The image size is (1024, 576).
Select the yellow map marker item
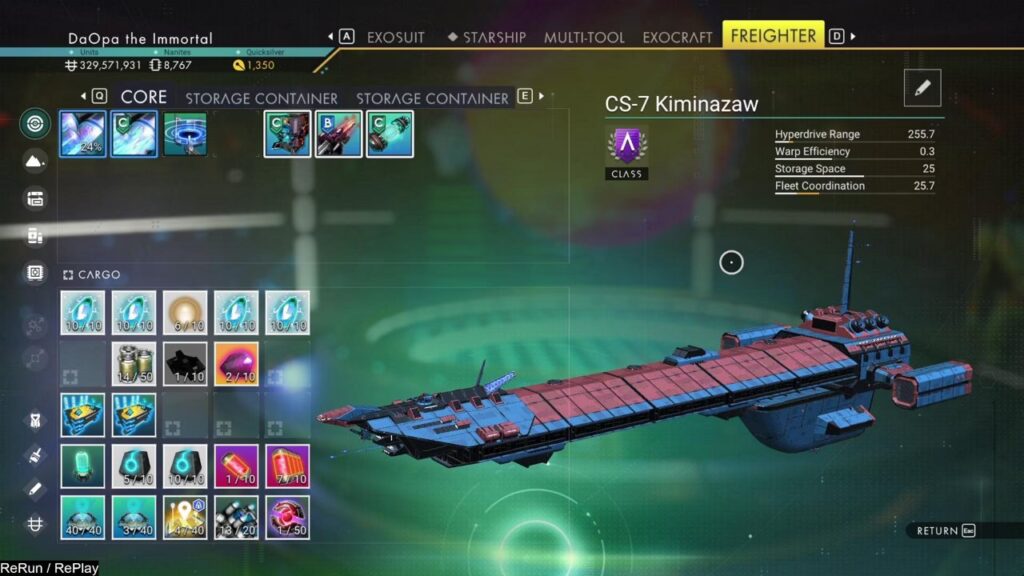(185, 517)
